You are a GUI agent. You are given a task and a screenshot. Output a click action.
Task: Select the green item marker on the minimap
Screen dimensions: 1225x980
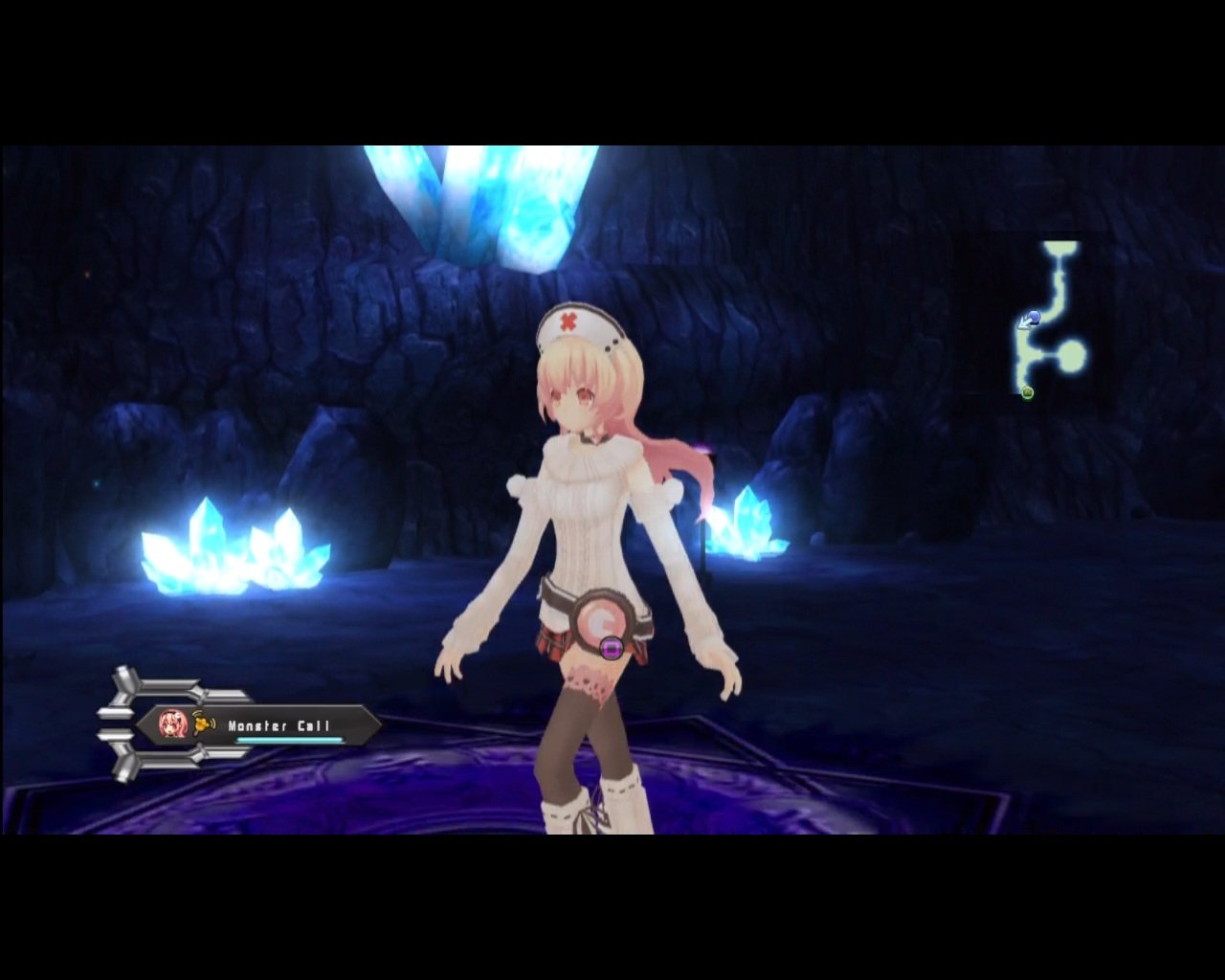coord(1028,392)
